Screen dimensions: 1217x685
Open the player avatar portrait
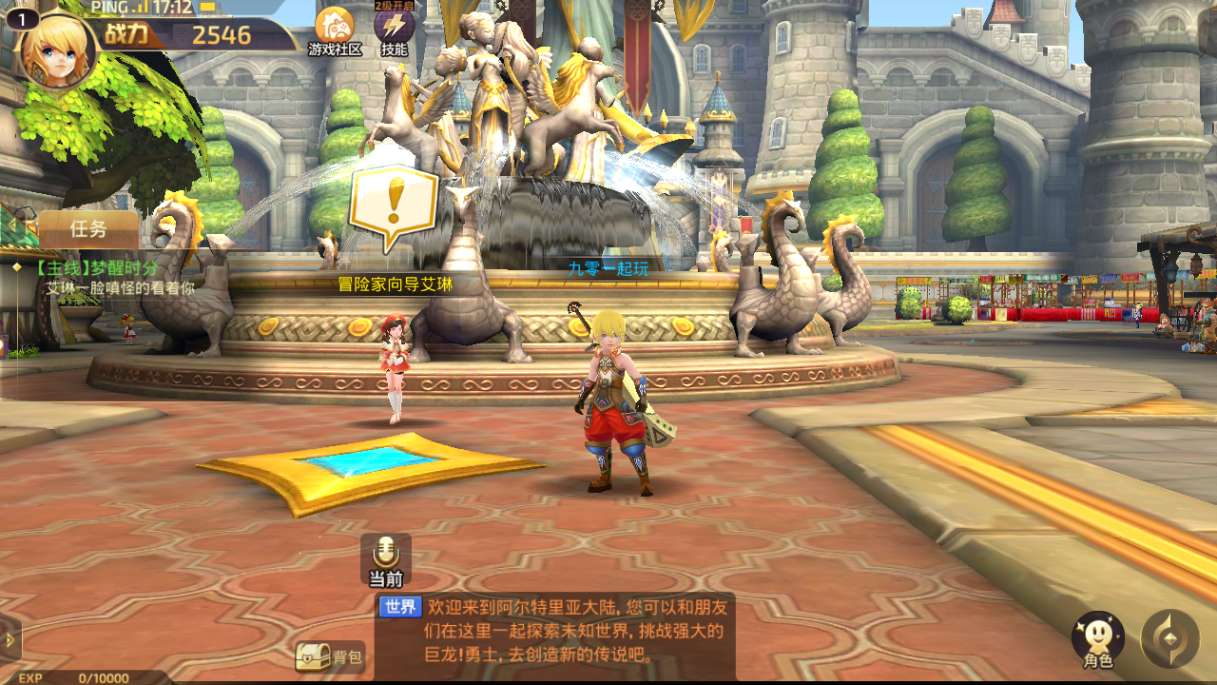point(57,48)
